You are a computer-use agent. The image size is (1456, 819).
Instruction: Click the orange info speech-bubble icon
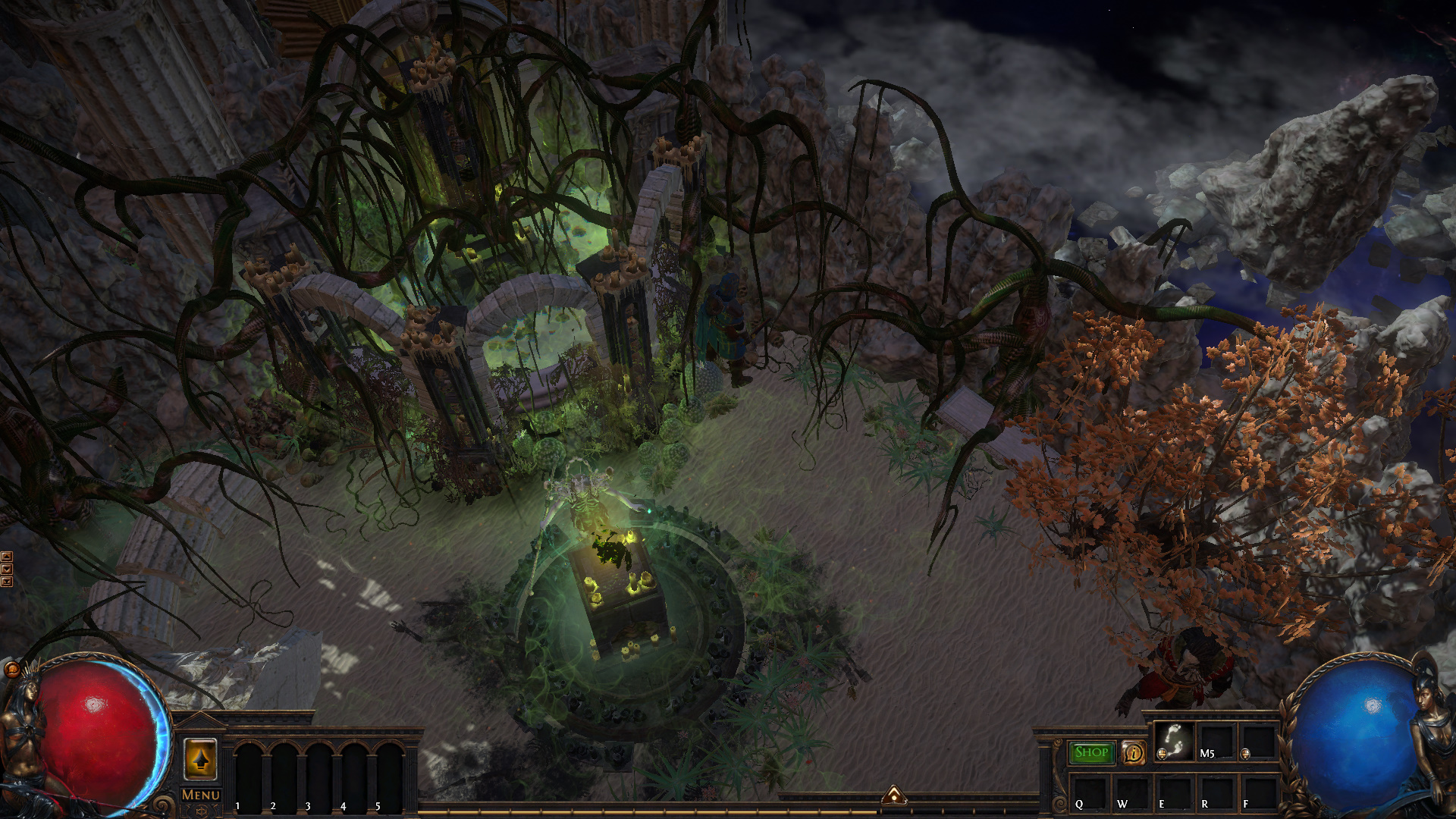pos(1134,752)
